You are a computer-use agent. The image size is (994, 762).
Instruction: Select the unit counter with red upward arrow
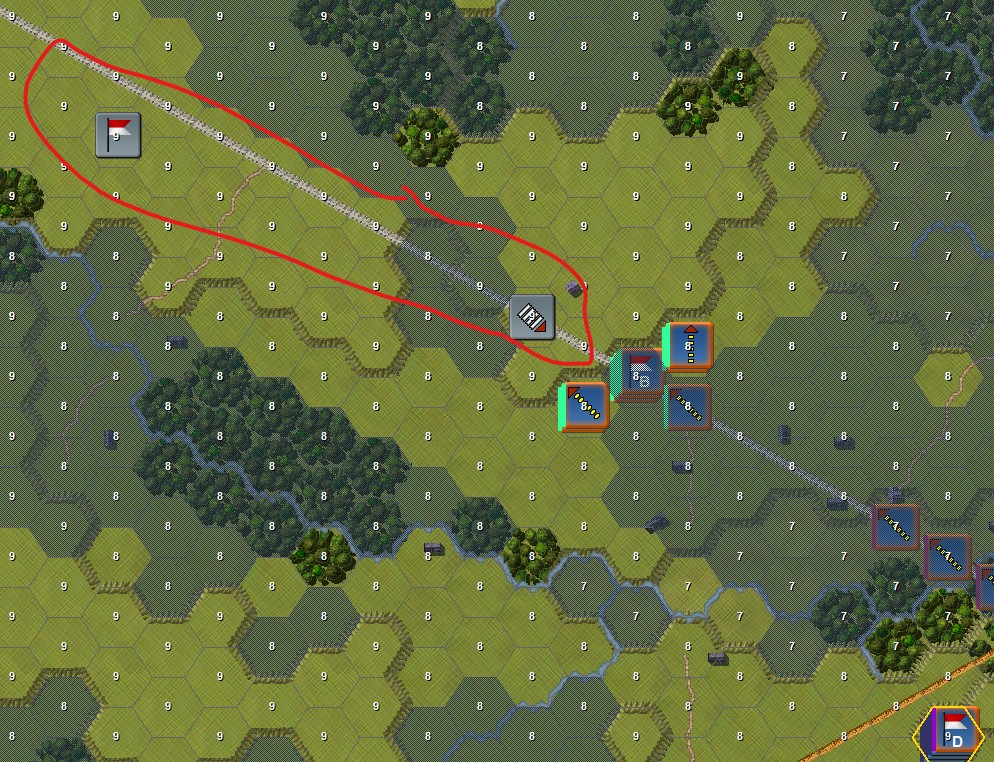[x=688, y=345]
